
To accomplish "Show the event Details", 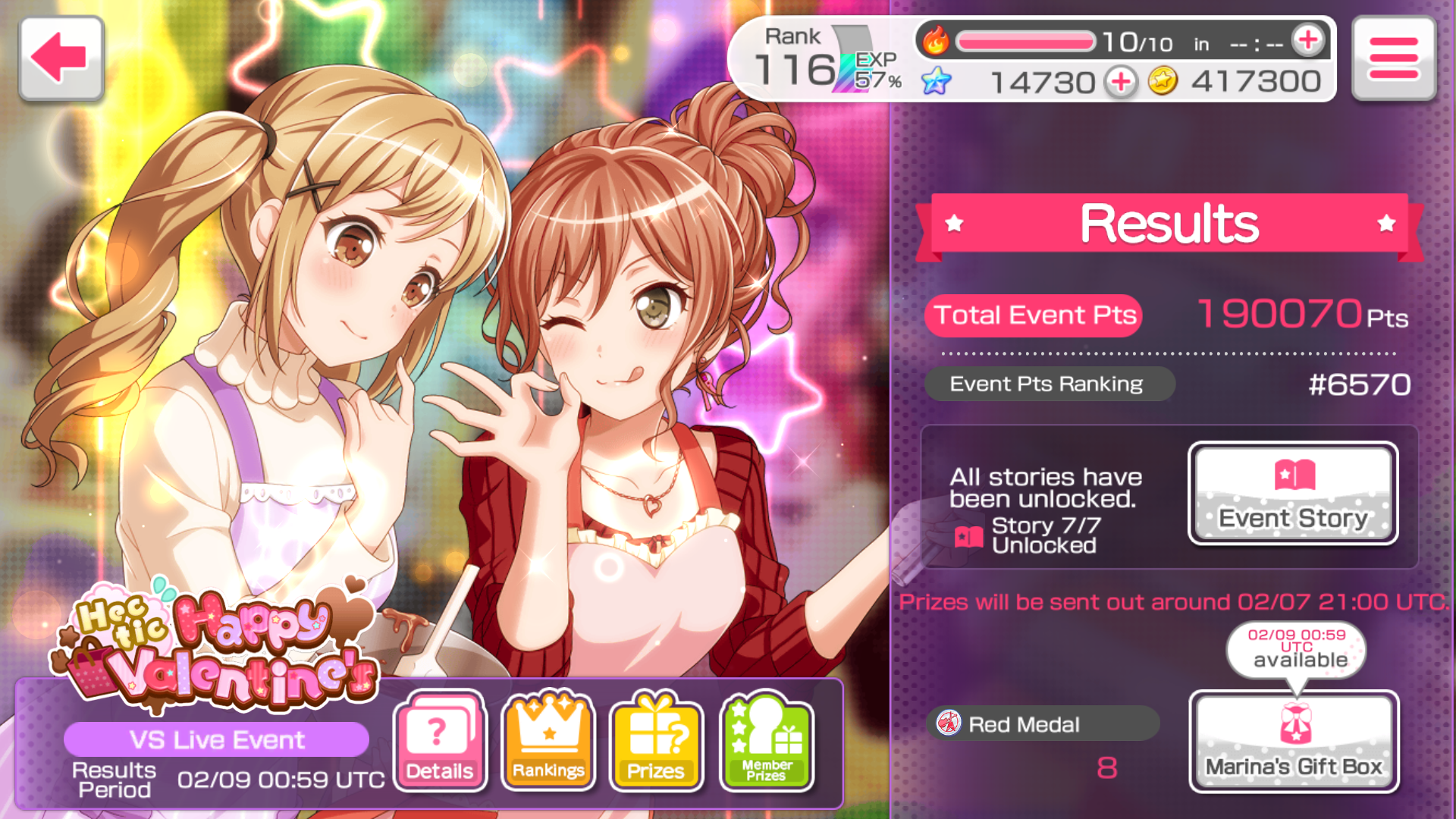I will [x=440, y=741].
